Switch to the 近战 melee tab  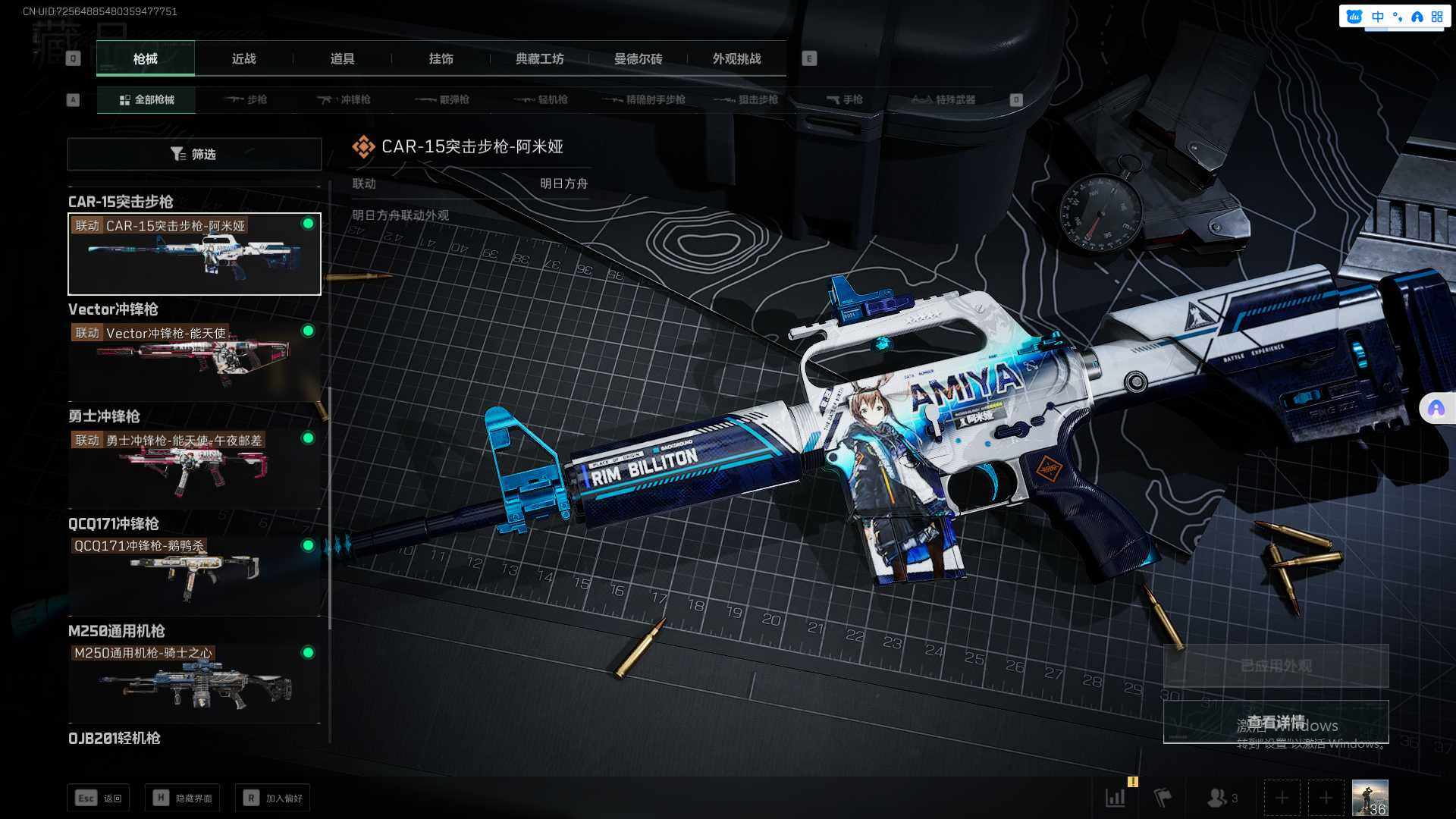(243, 59)
